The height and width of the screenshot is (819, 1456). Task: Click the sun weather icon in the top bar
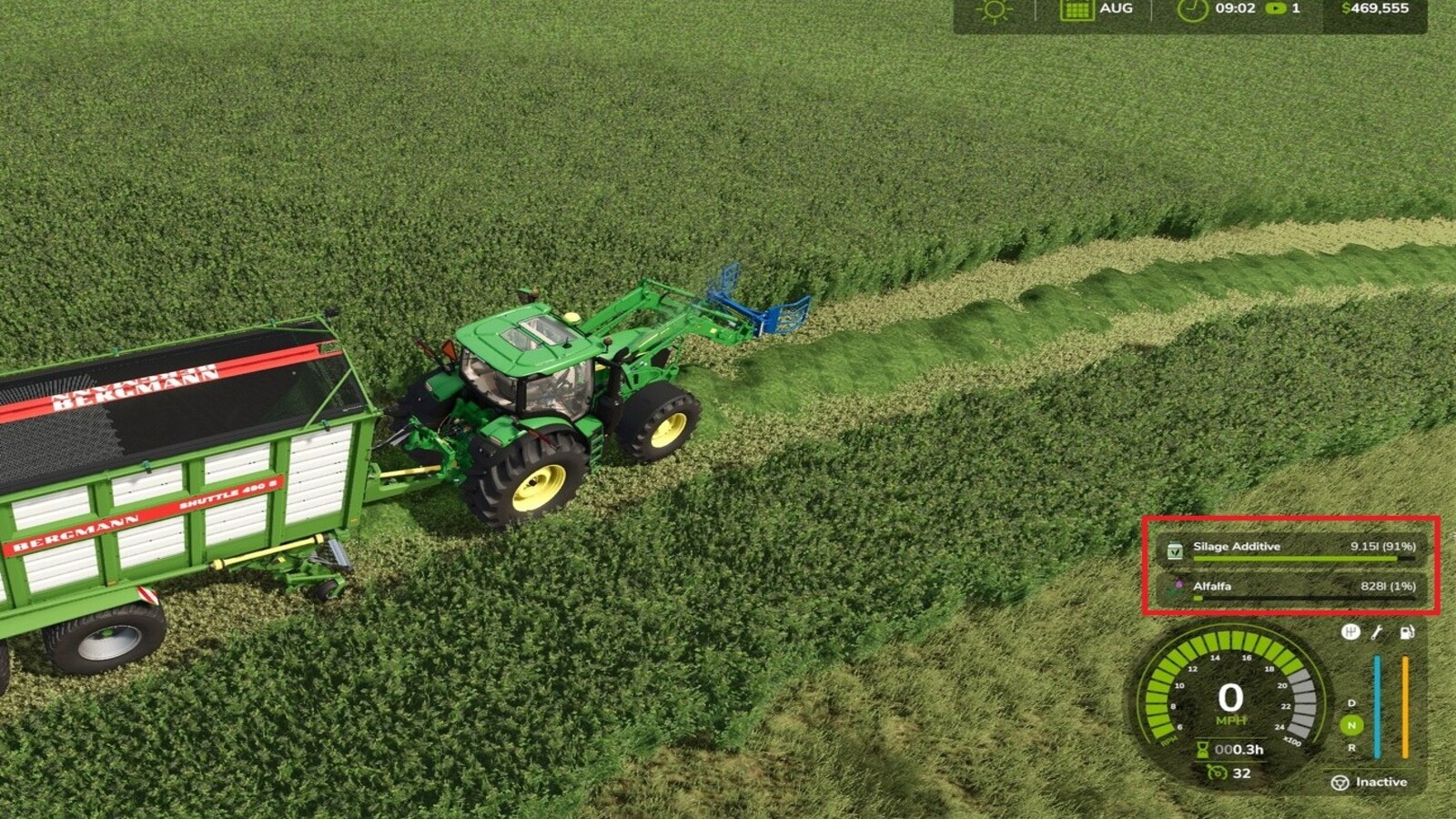[x=994, y=10]
